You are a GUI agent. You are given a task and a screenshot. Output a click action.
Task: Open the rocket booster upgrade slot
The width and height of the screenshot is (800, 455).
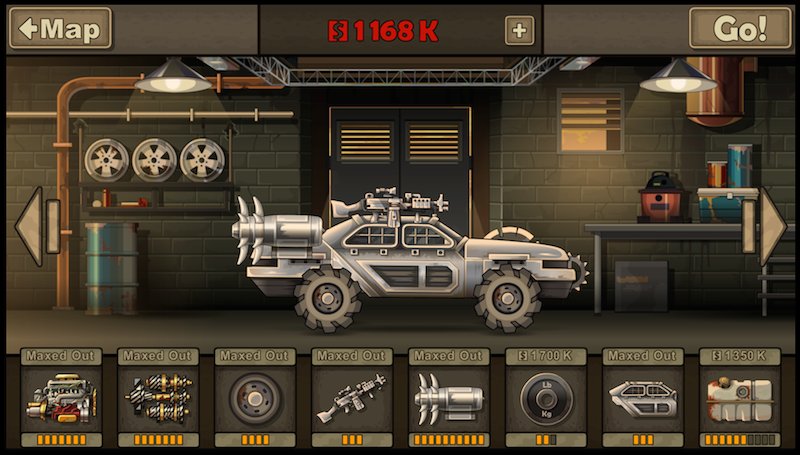pyautogui.click(x=448, y=398)
